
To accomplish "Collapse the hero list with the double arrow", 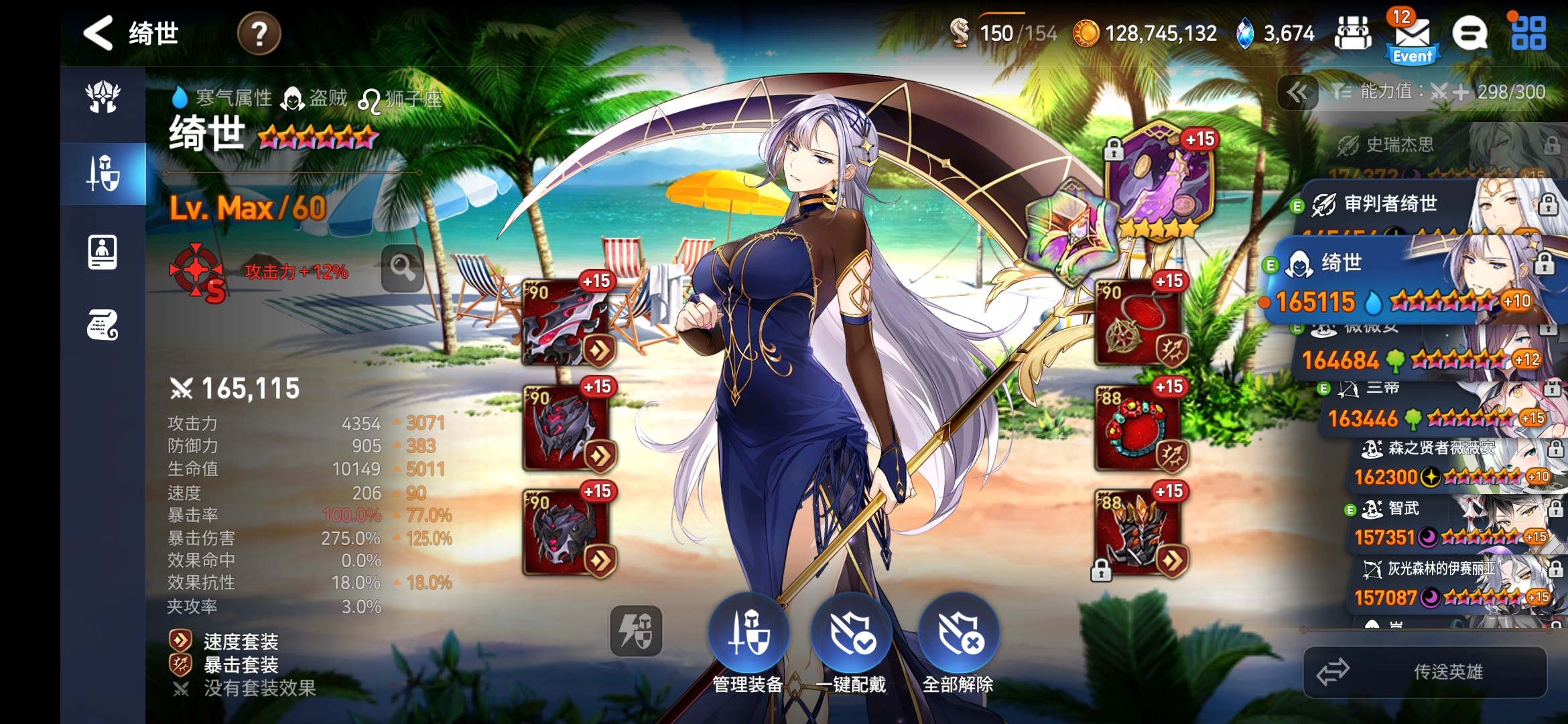I will [1298, 93].
